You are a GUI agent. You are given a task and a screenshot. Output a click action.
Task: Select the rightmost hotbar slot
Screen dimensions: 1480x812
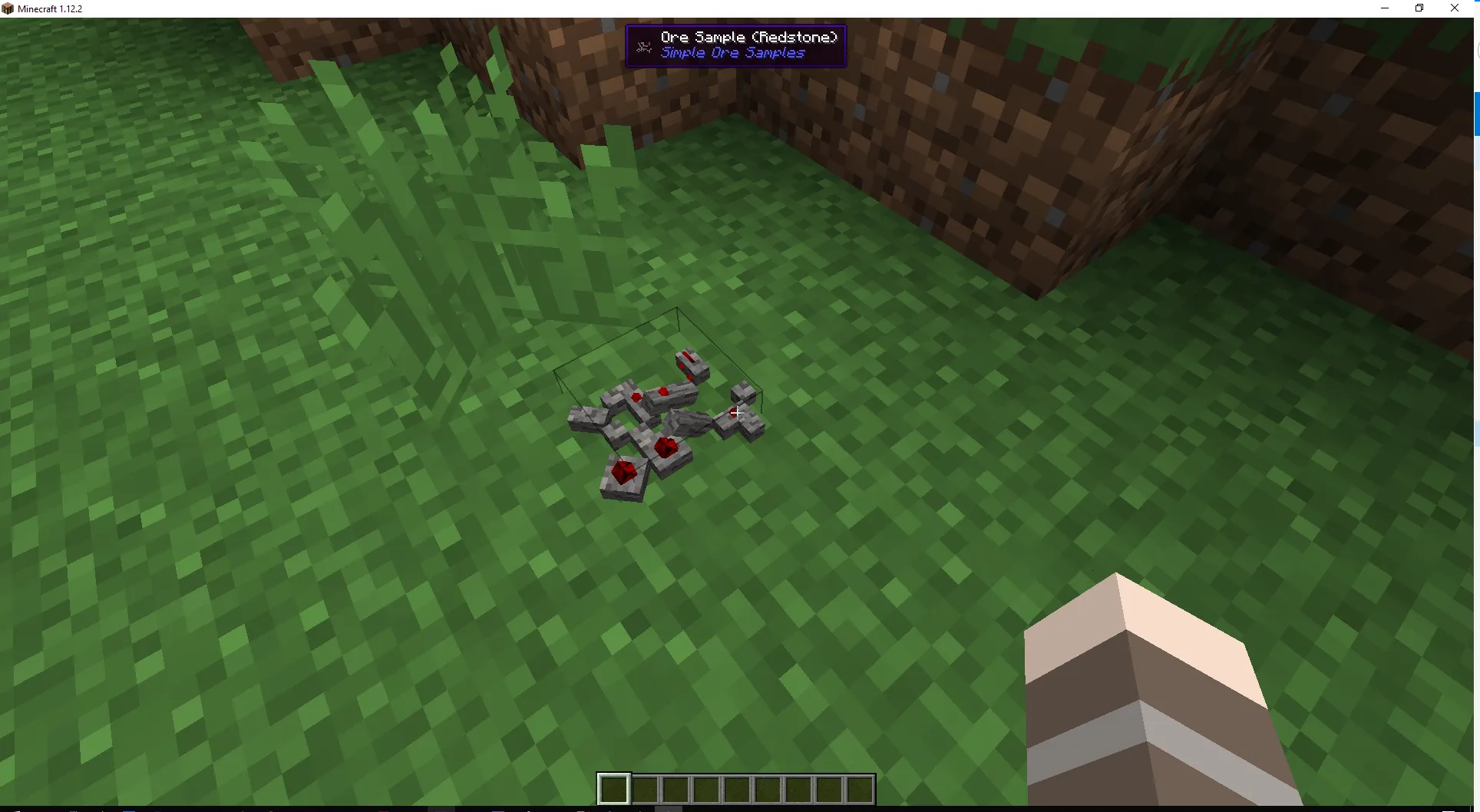(858, 788)
